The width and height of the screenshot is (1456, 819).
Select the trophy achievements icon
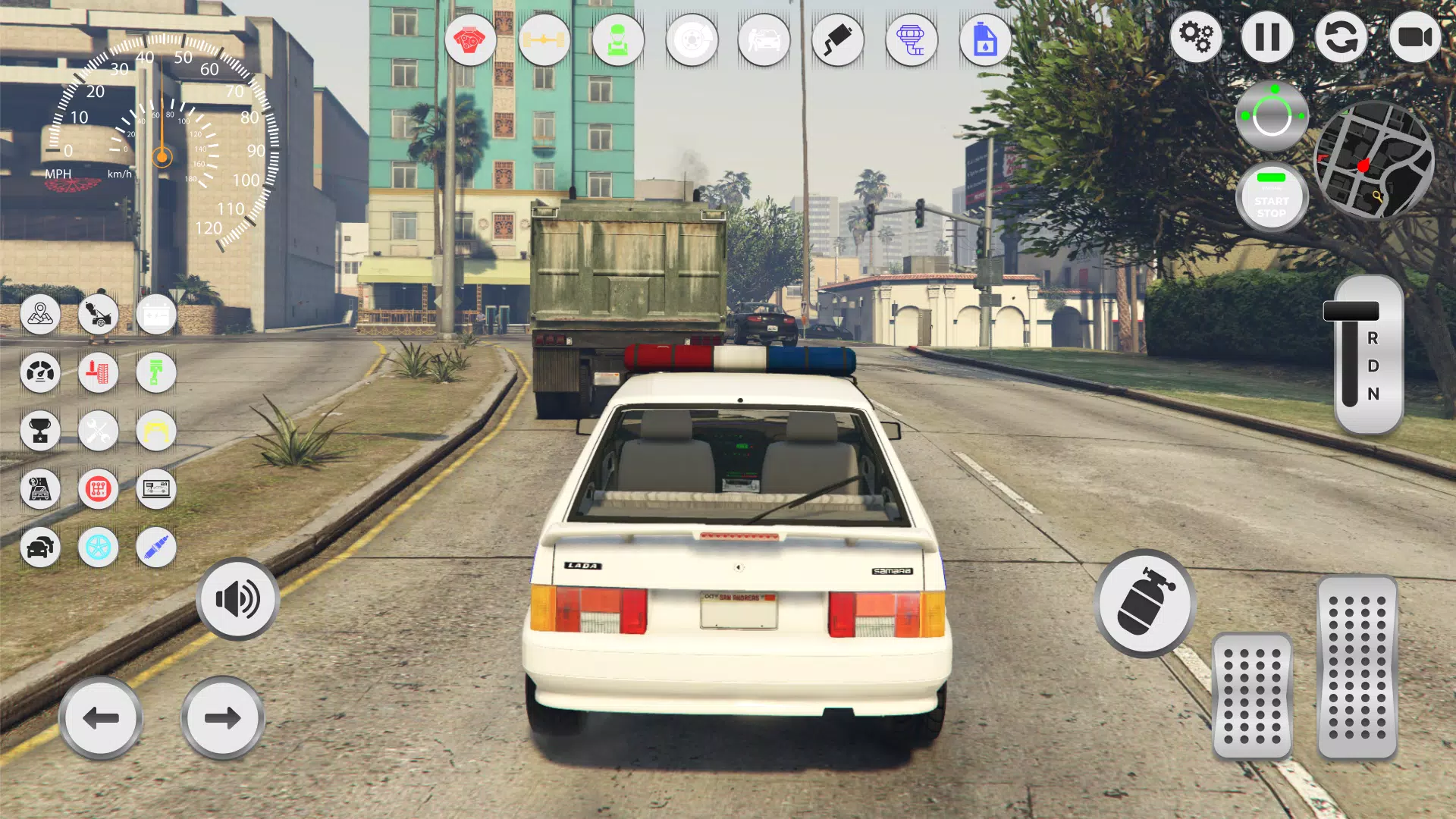(x=40, y=431)
